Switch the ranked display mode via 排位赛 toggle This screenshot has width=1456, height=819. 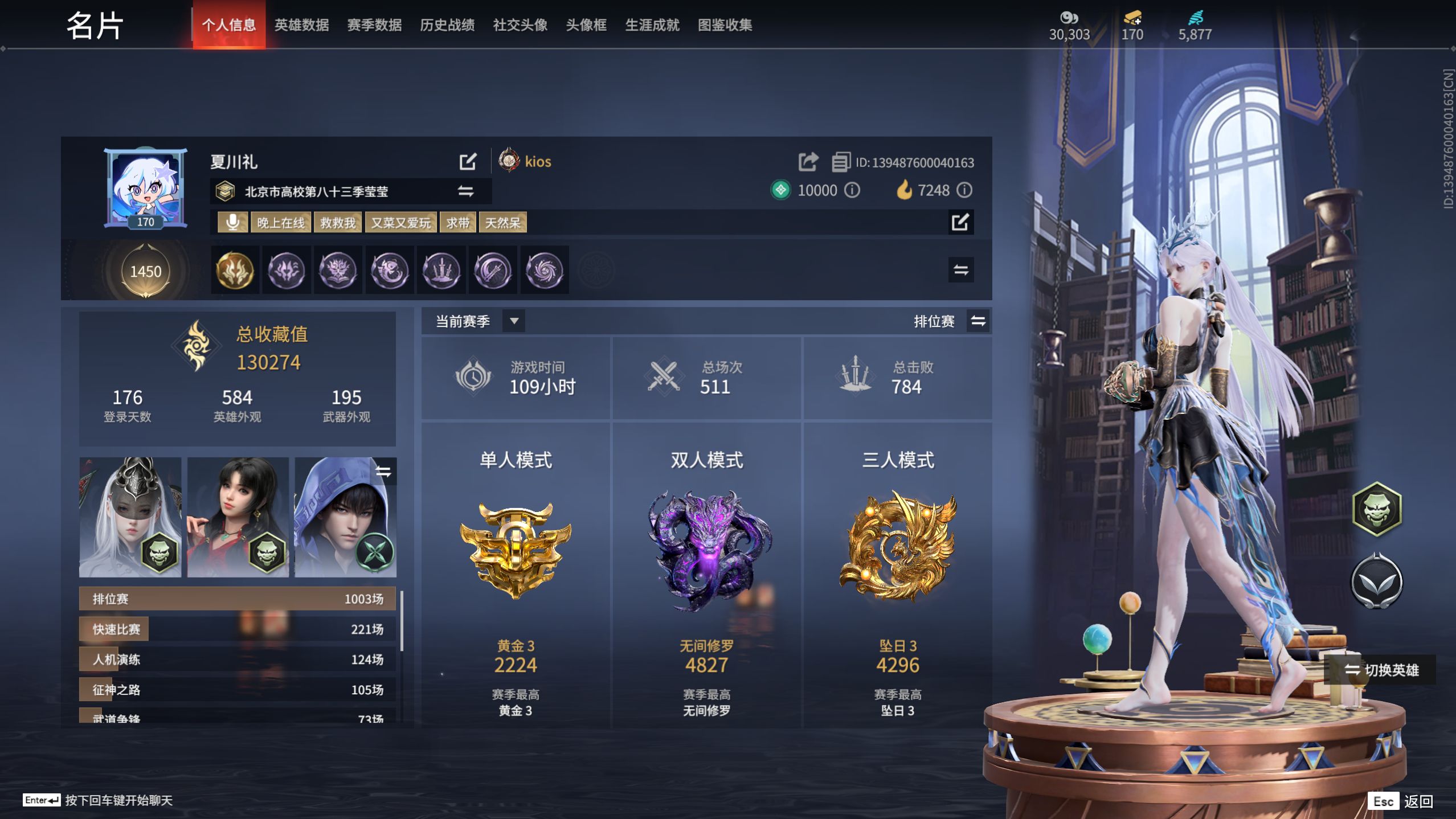(x=978, y=321)
